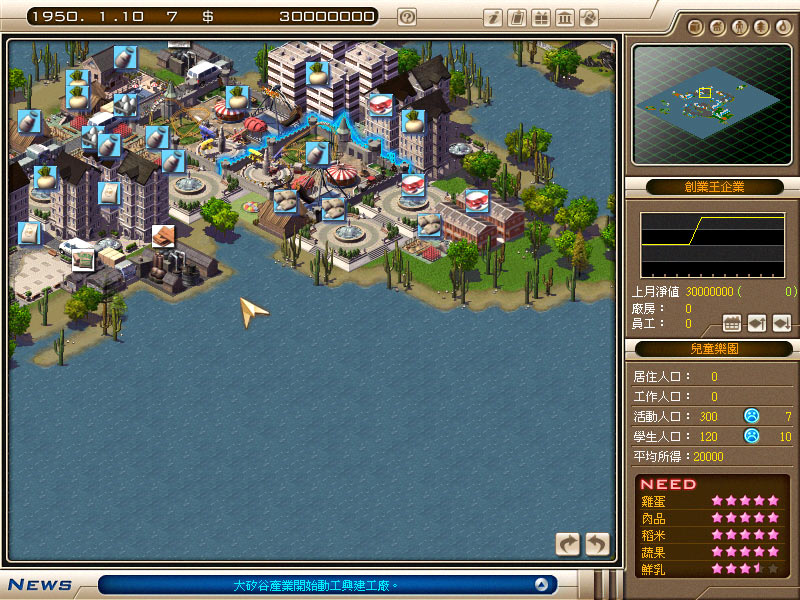Select the gift box toolbar icon
Viewport: 800px width, 600px height.
point(541,17)
